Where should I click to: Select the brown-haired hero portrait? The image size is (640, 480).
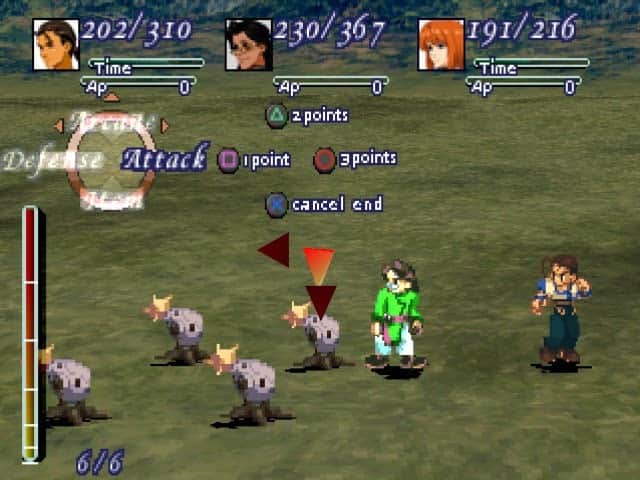pyautogui.click(x=56, y=45)
